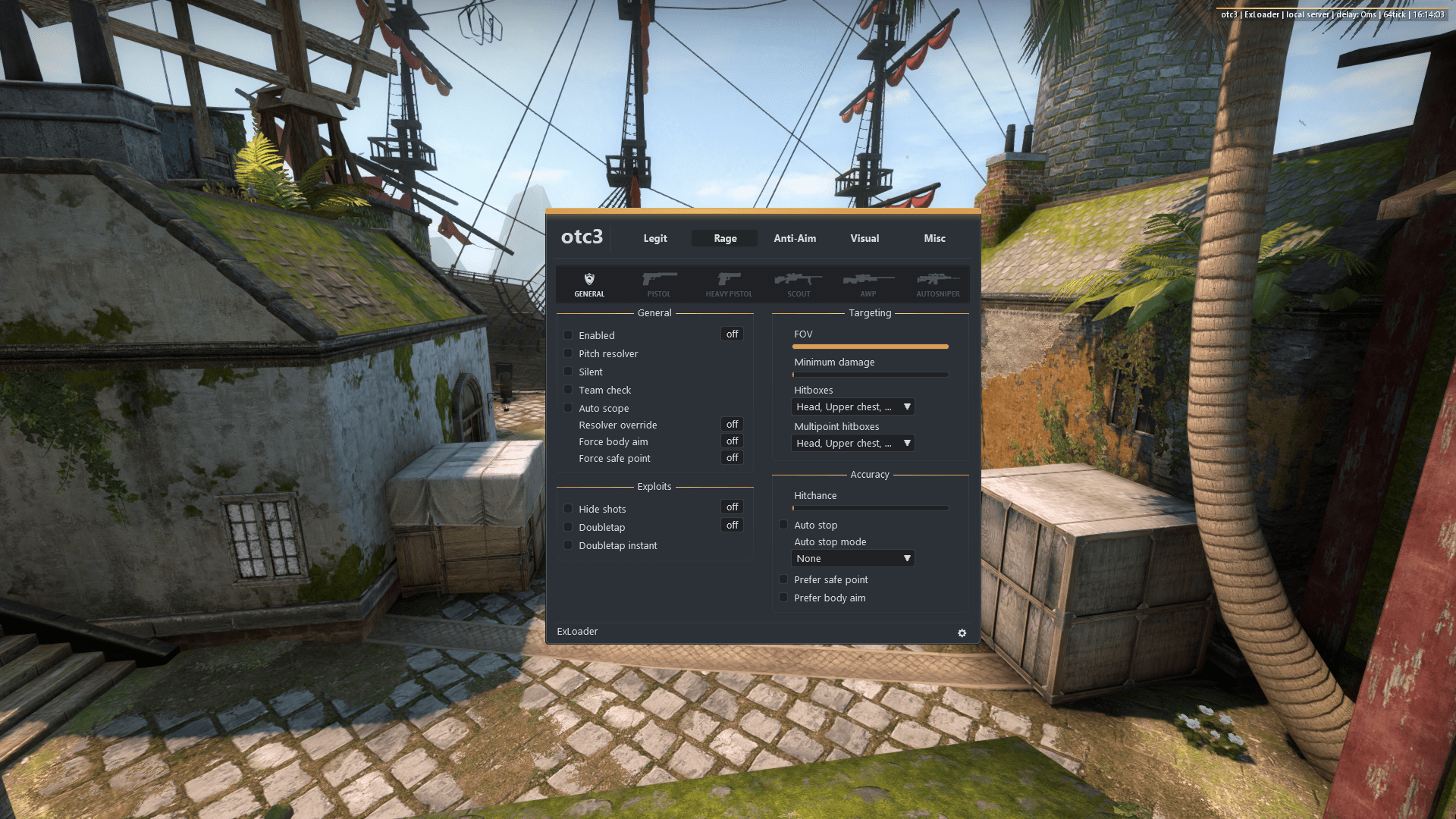Open the Hitboxes dropdown
Viewport: 1456px width, 819px height.
[x=852, y=406]
